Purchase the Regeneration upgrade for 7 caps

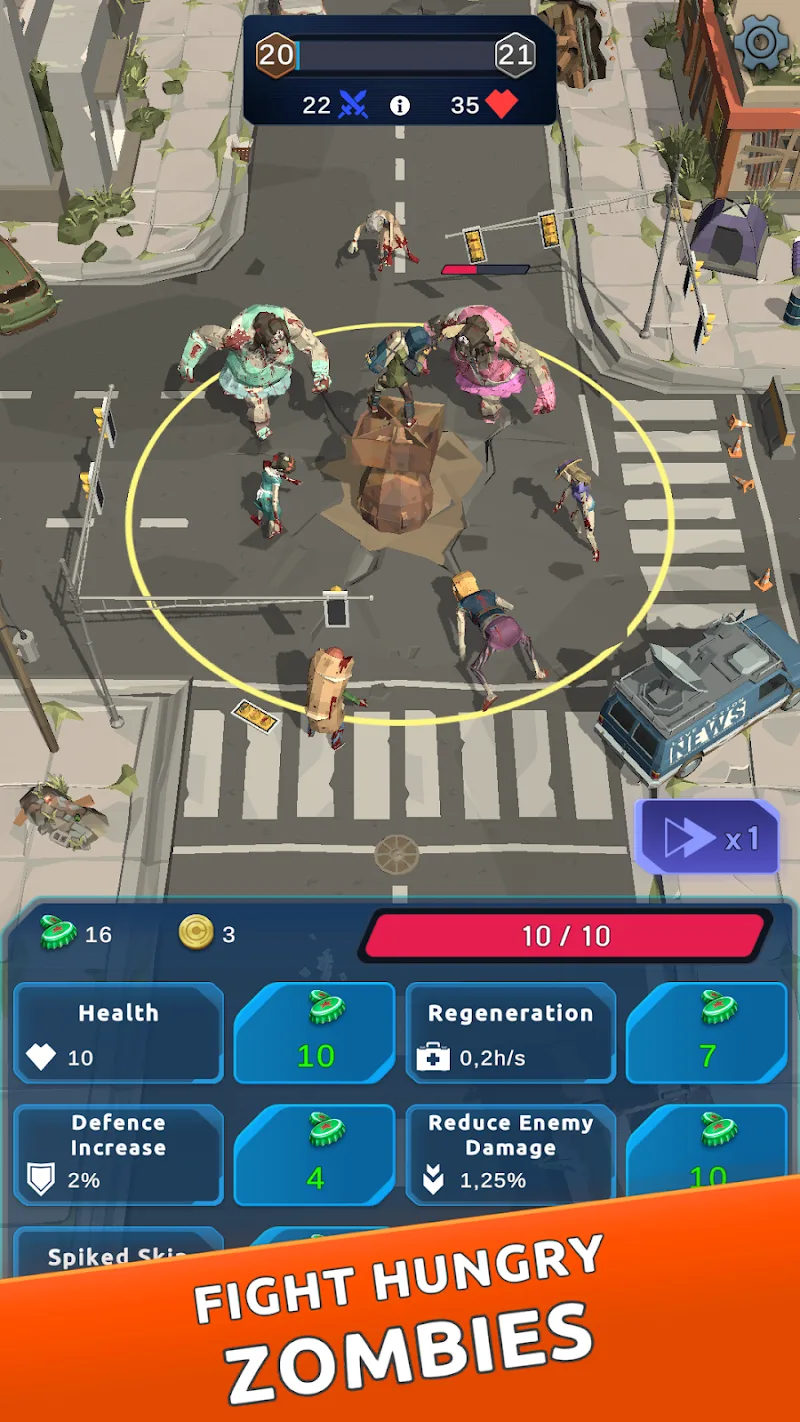[707, 1033]
